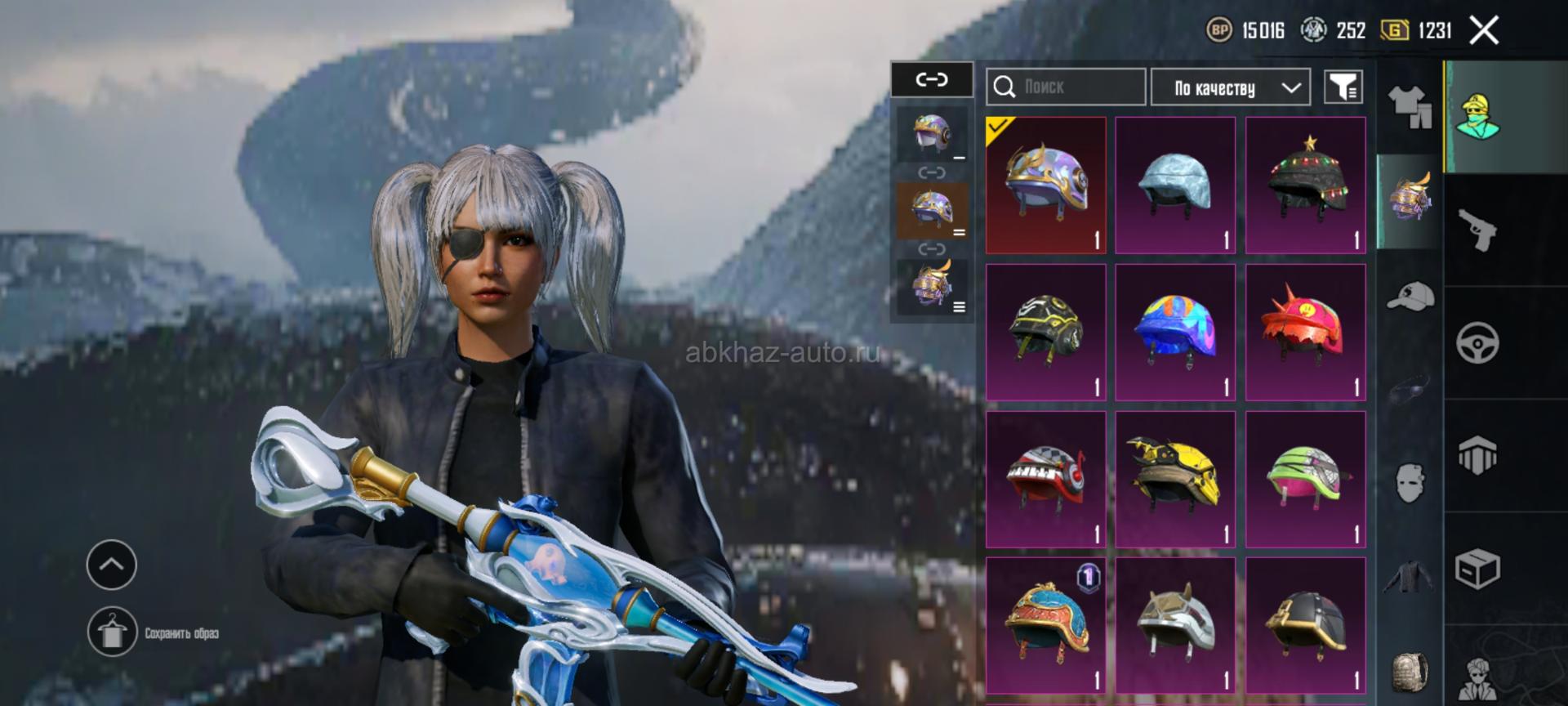Select the red spiked helmet
This screenshot has height=706, width=1568.
pyautogui.click(x=1305, y=332)
